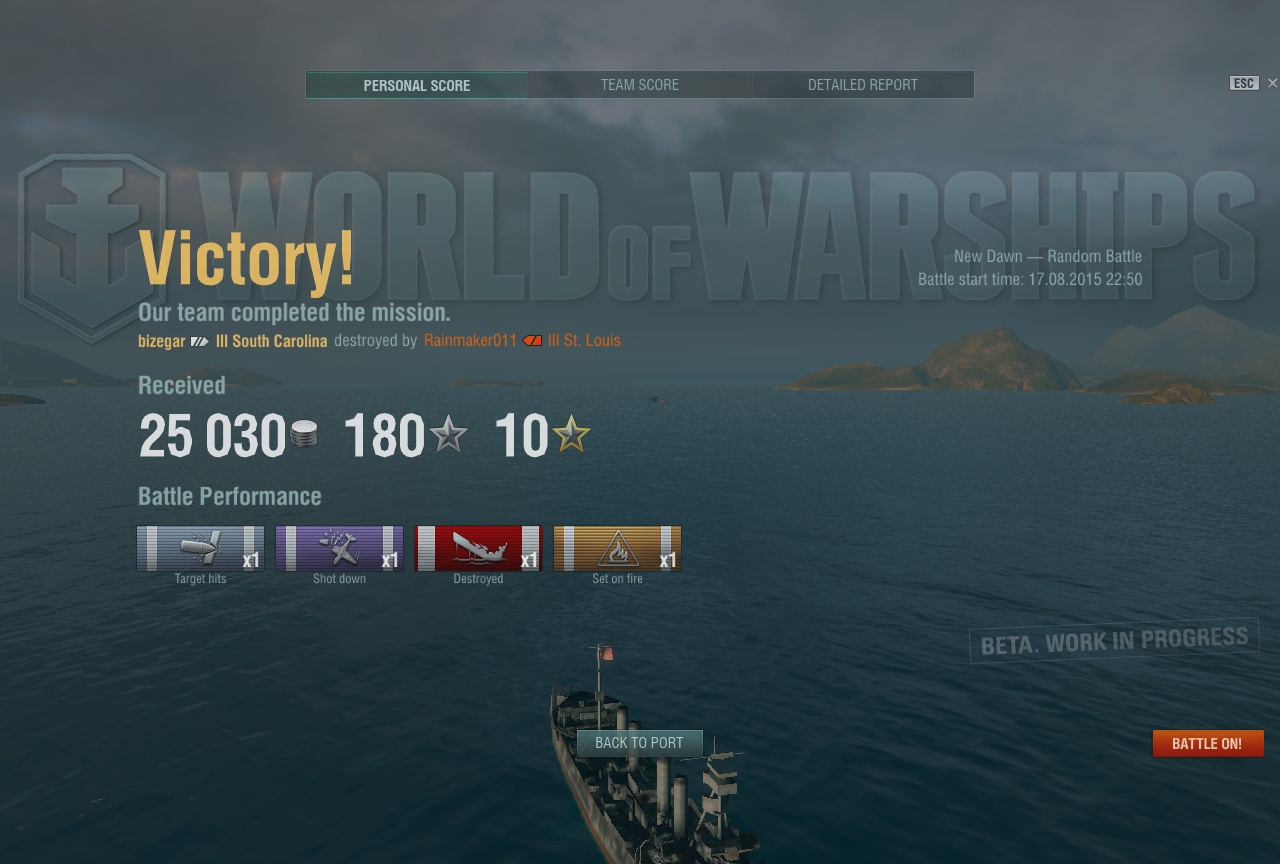The height and width of the screenshot is (864, 1280).
Task: Select the Target hits ribbon
Action: click(200, 548)
